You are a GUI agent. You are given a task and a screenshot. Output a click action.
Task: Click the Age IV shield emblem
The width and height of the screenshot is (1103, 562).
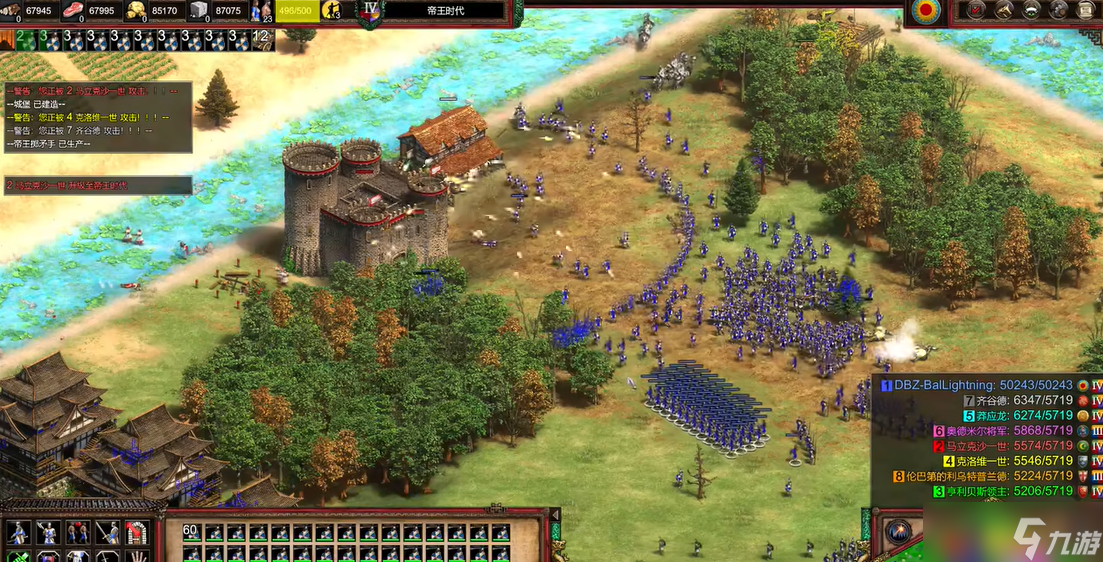point(372,12)
